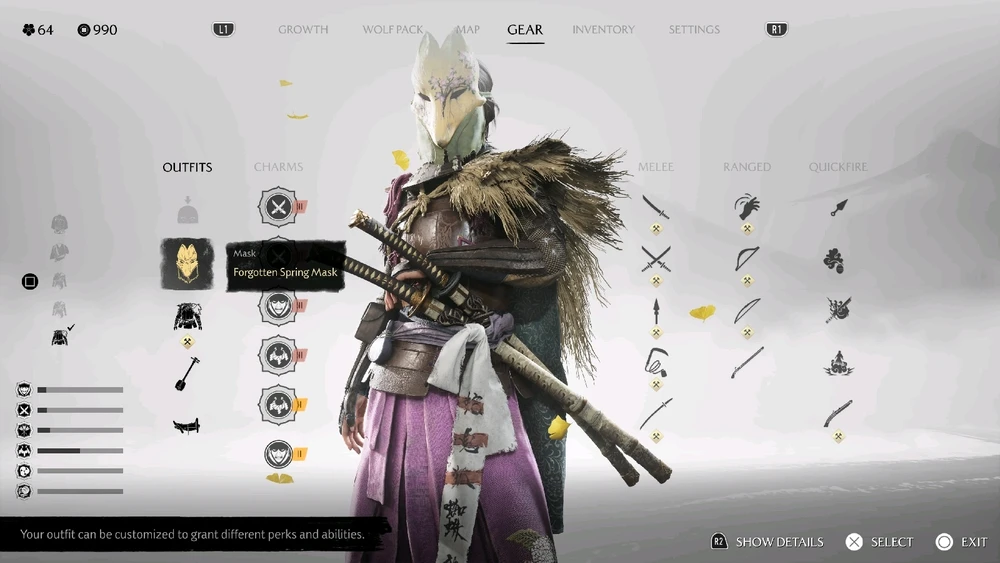Select the kunai quickfire item
The height and width of the screenshot is (563, 1000).
point(838,207)
